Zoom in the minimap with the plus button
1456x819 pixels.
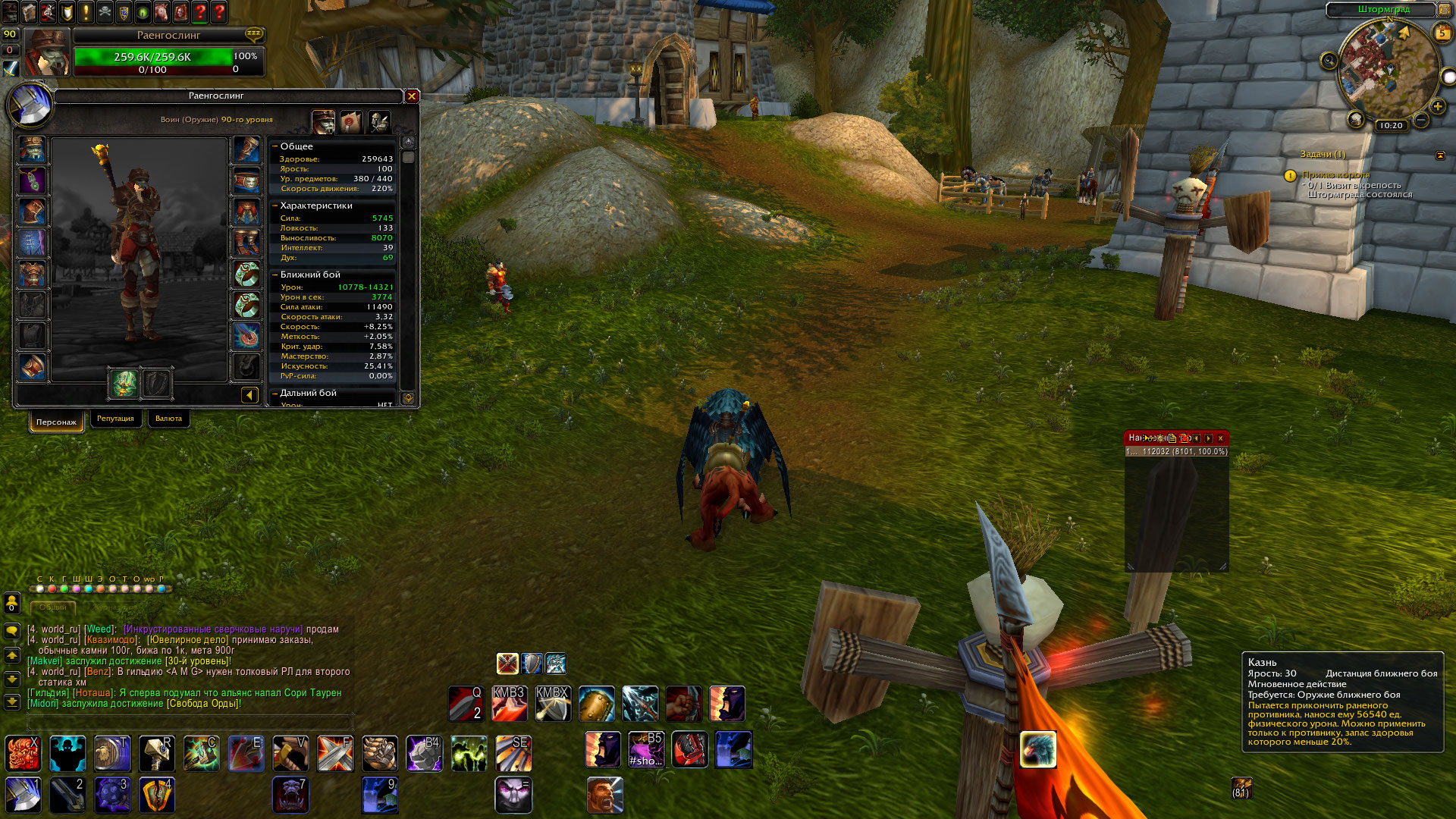coord(1437,107)
